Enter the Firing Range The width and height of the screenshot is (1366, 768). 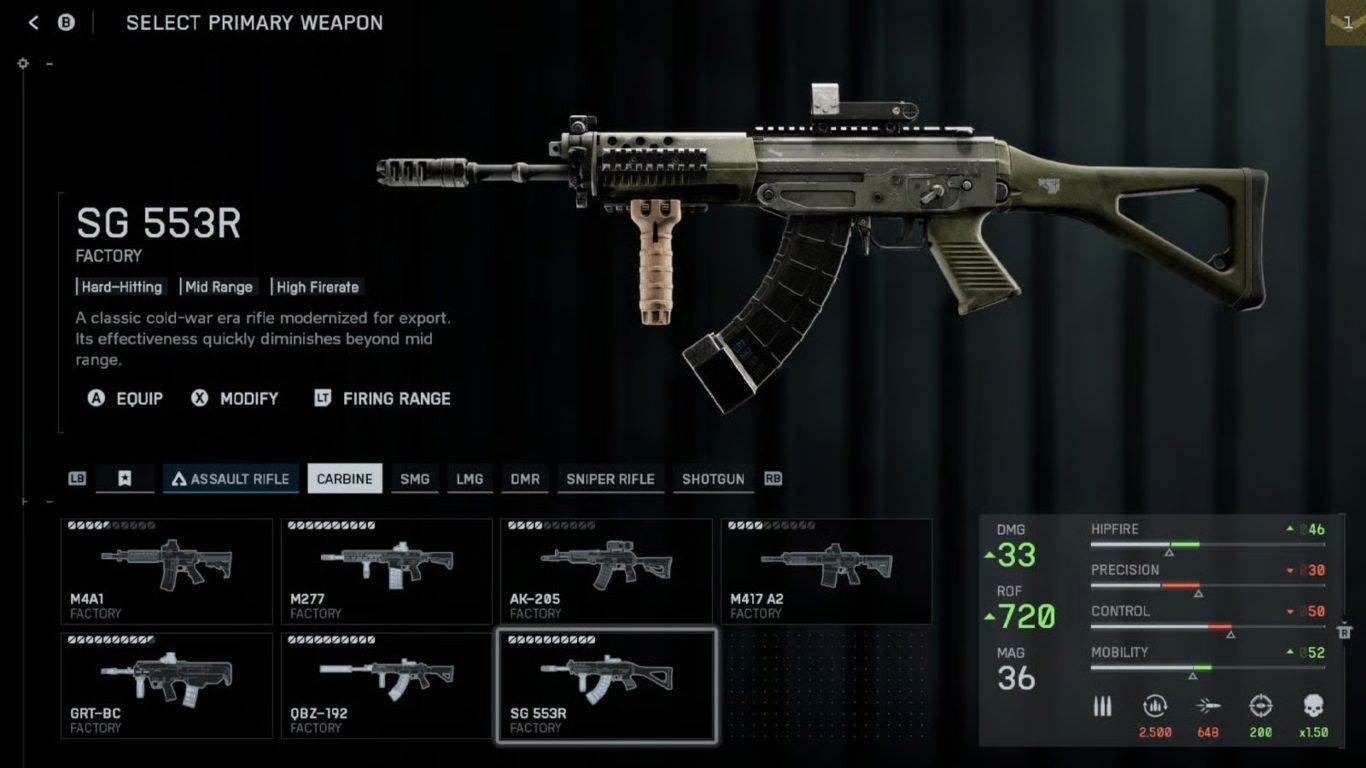pyautogui.click(x=383, y=398)
